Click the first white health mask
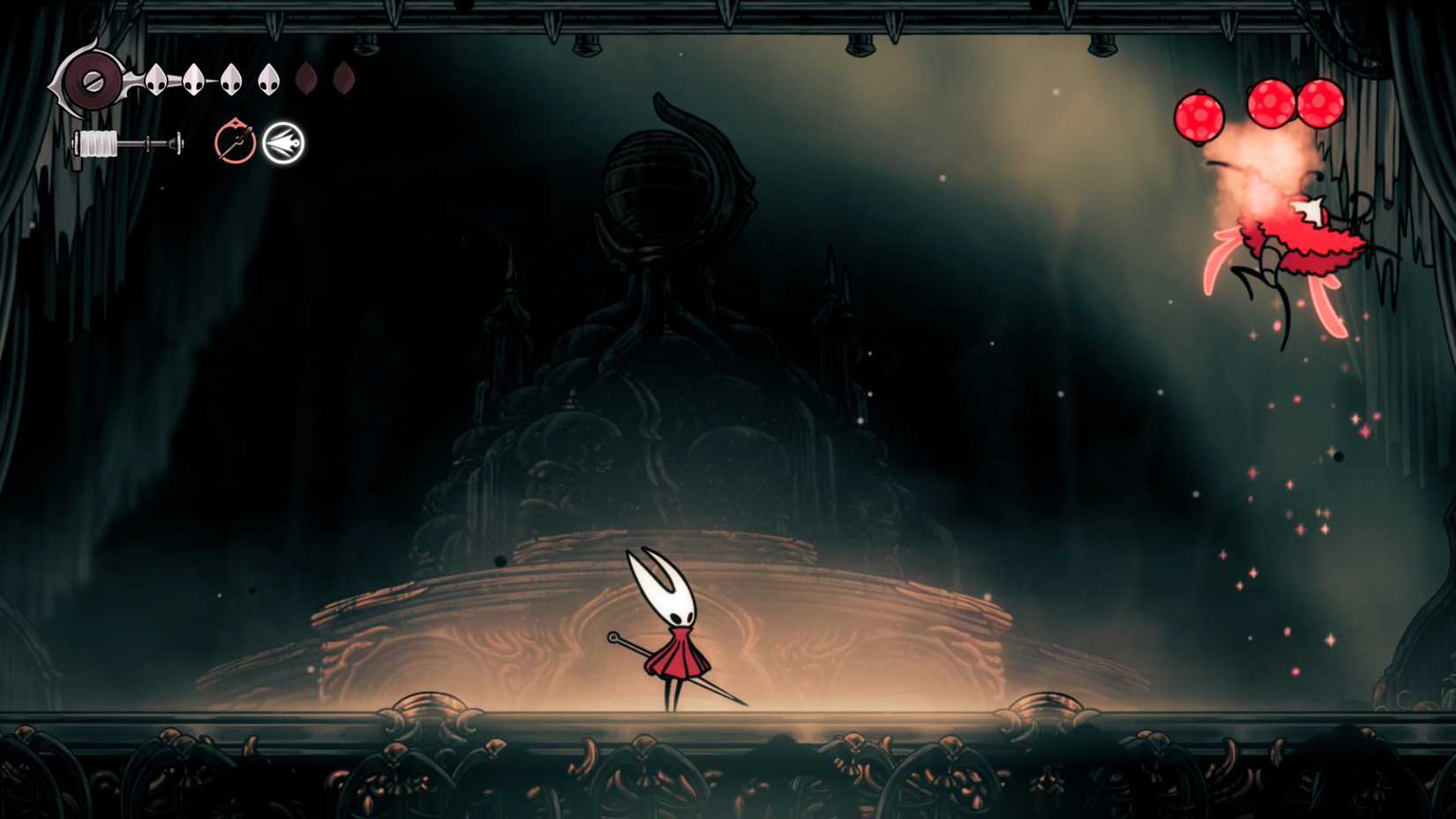Screen dimensions: 1456x819 pyautogui.click(x=155, y=79)
